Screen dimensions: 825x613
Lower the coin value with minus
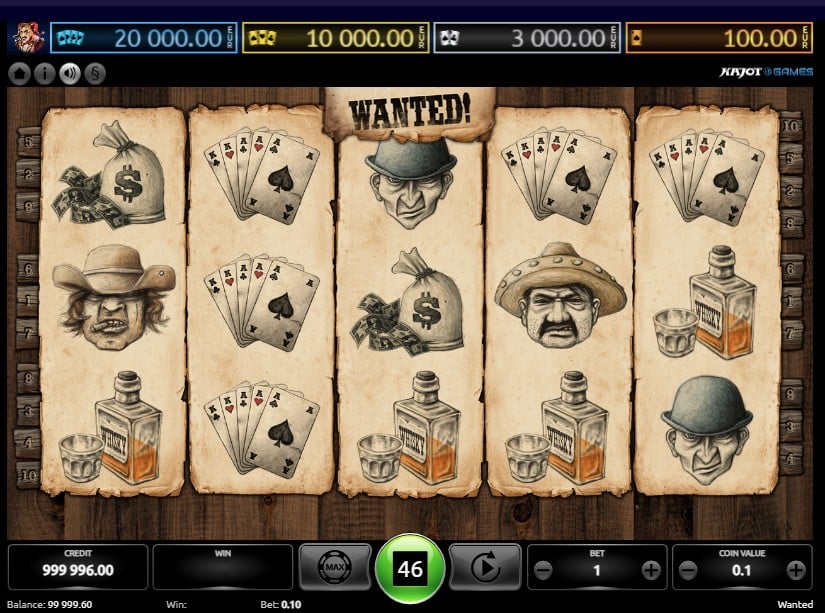(688, 570)
